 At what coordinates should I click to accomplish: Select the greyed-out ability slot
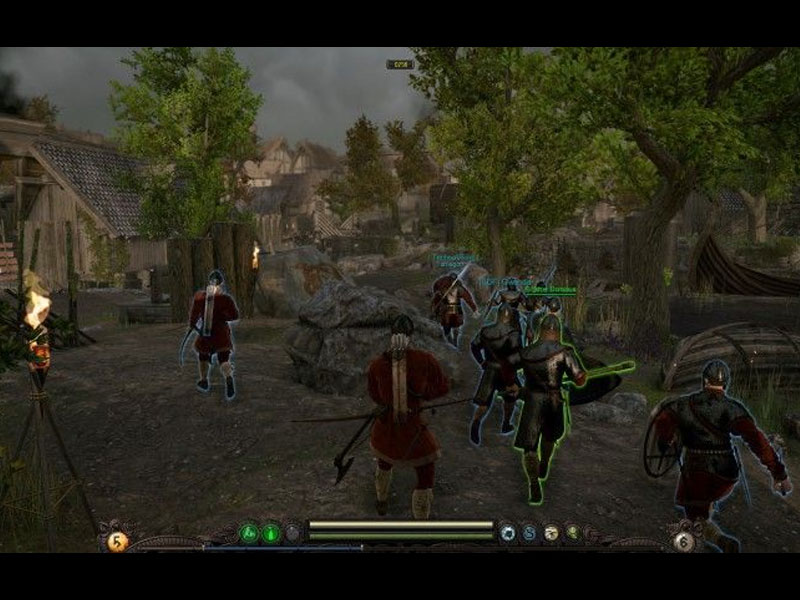pos(292,533)
